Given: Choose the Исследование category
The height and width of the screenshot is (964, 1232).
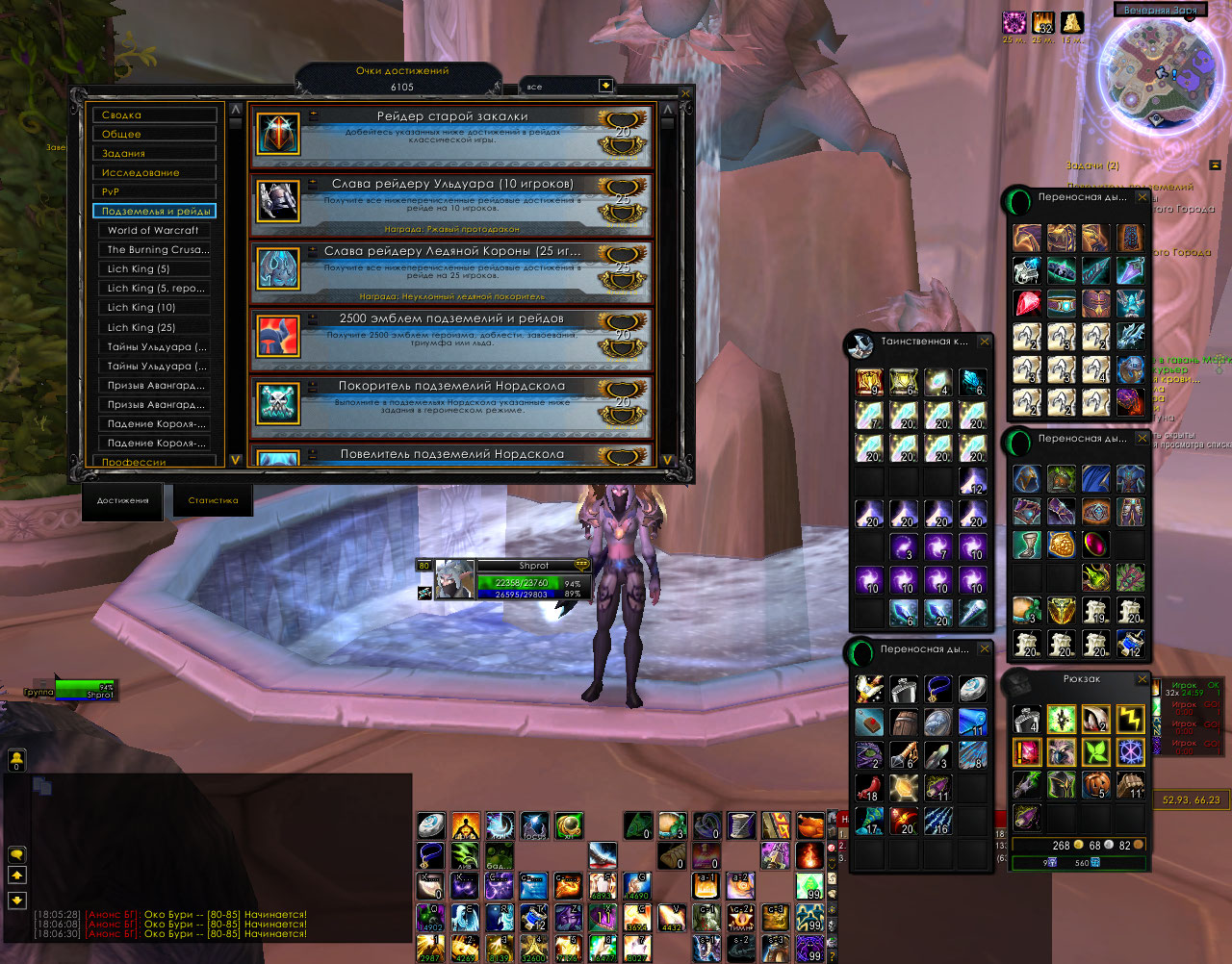Looking at the screenshot, I should (154, 172).
